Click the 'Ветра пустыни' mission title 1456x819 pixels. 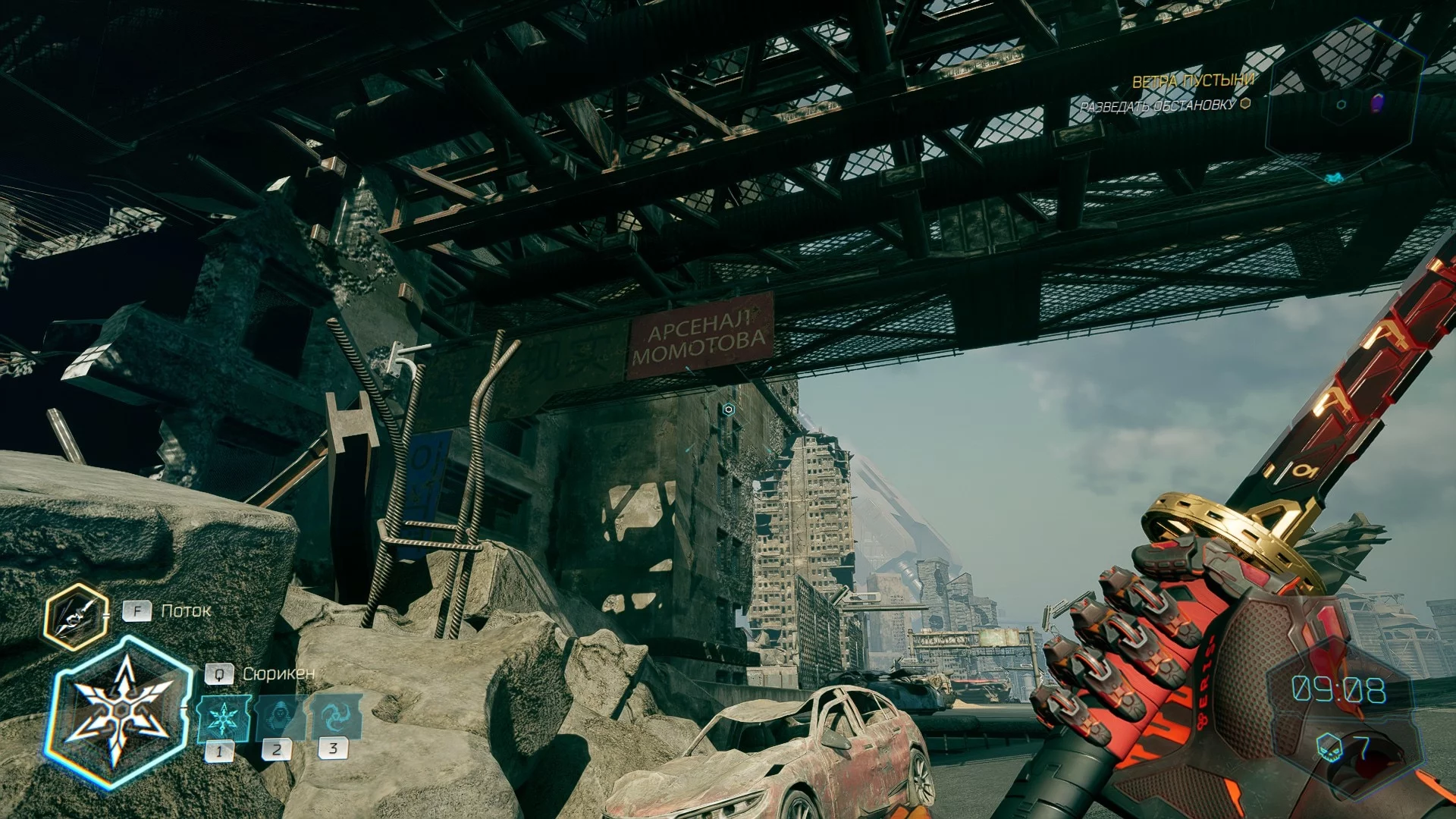tap(1193, 80)
